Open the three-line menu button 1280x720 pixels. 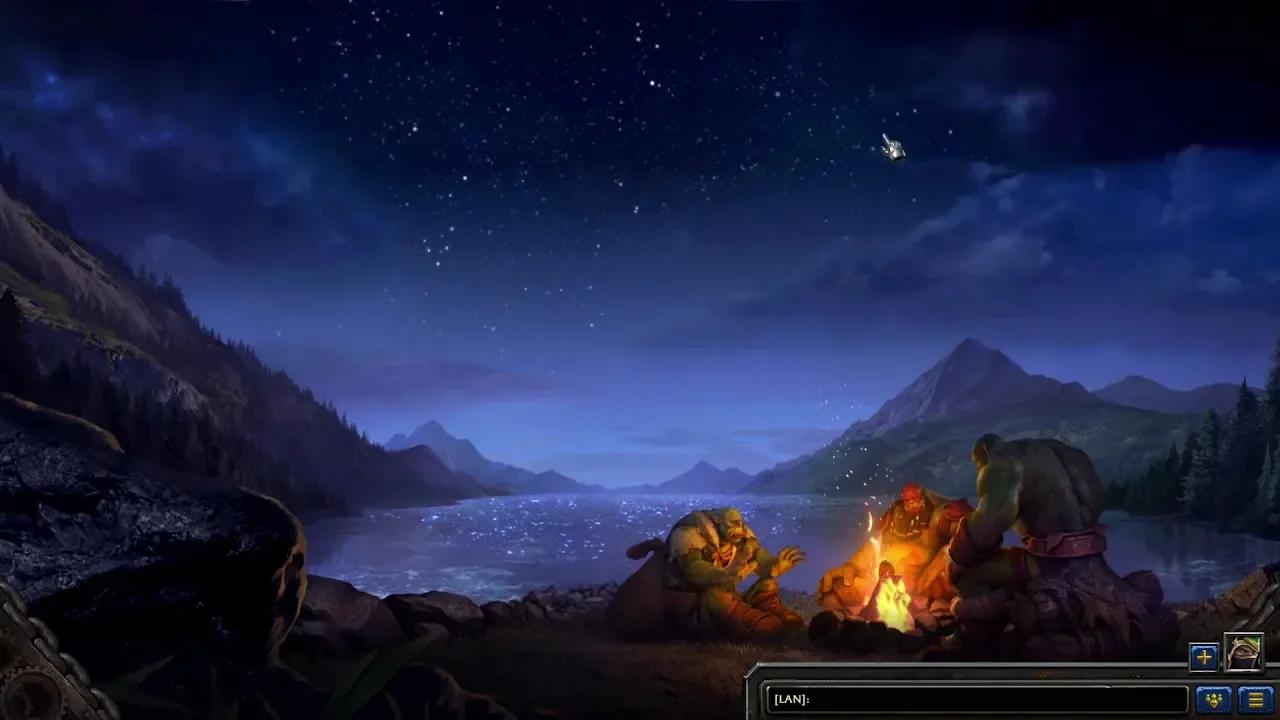click(1254, 699)
